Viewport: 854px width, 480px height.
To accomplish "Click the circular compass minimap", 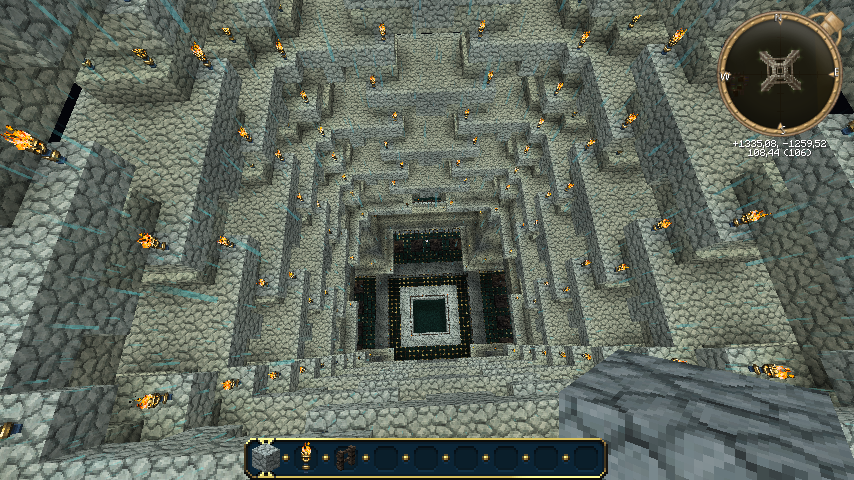I will coord(778,72).
